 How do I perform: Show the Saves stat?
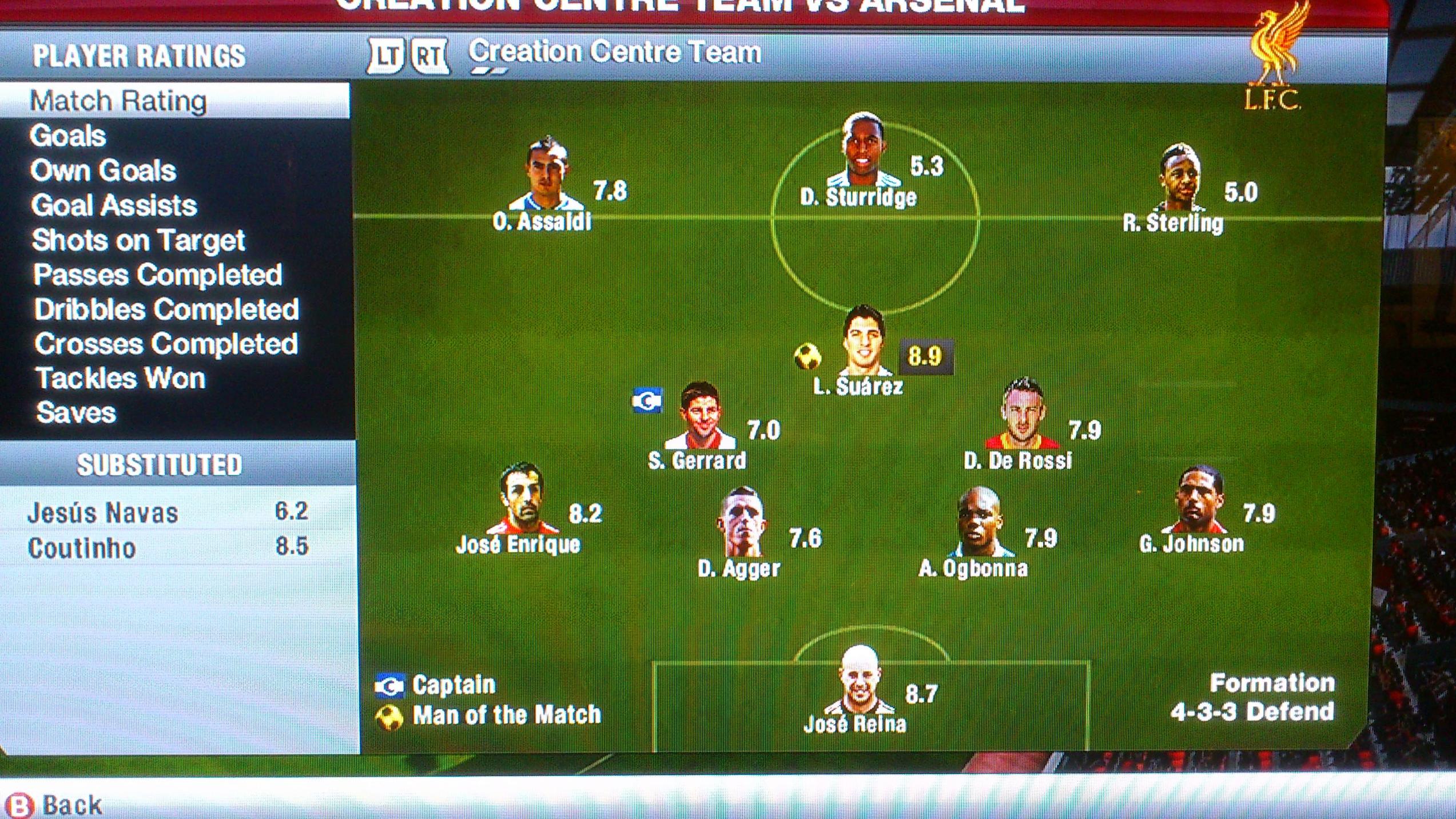click(x=76, y=413)
